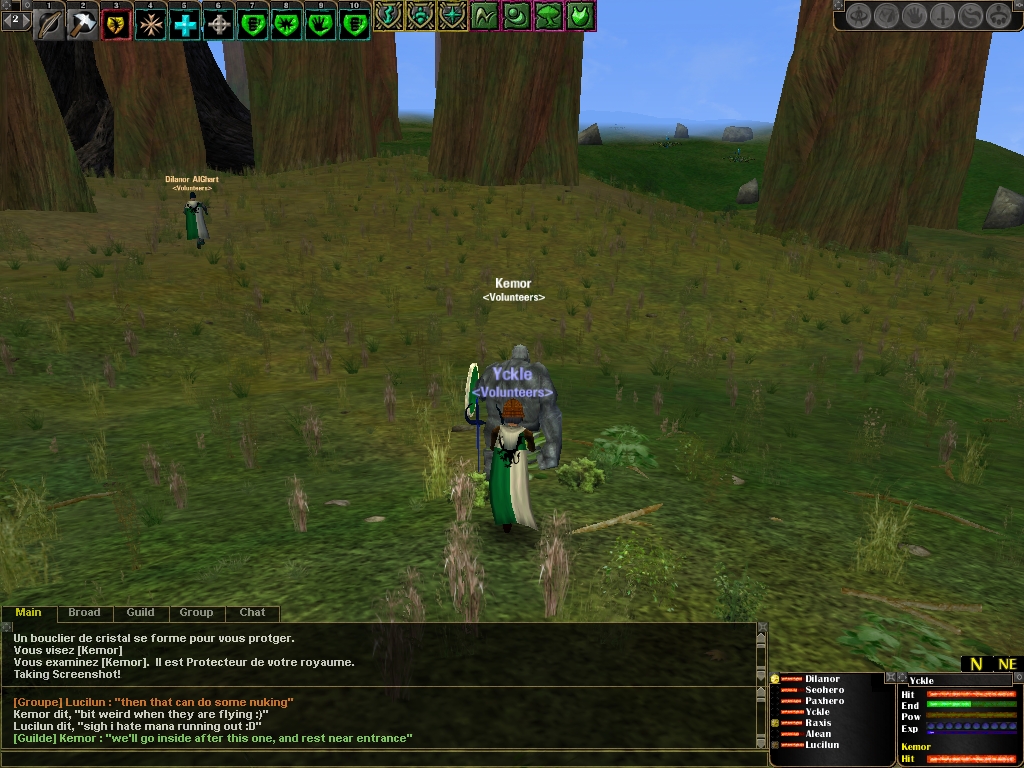This screenshot has width=1024, height=768.
Task: Activate the crosshair ability in slot 6
Action: [x=219, y=24]
